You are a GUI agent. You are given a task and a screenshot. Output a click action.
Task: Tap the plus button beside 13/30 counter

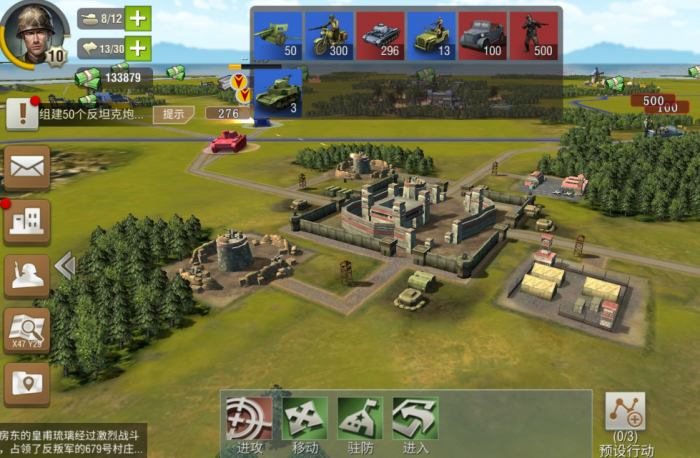[x=138, y=49]
